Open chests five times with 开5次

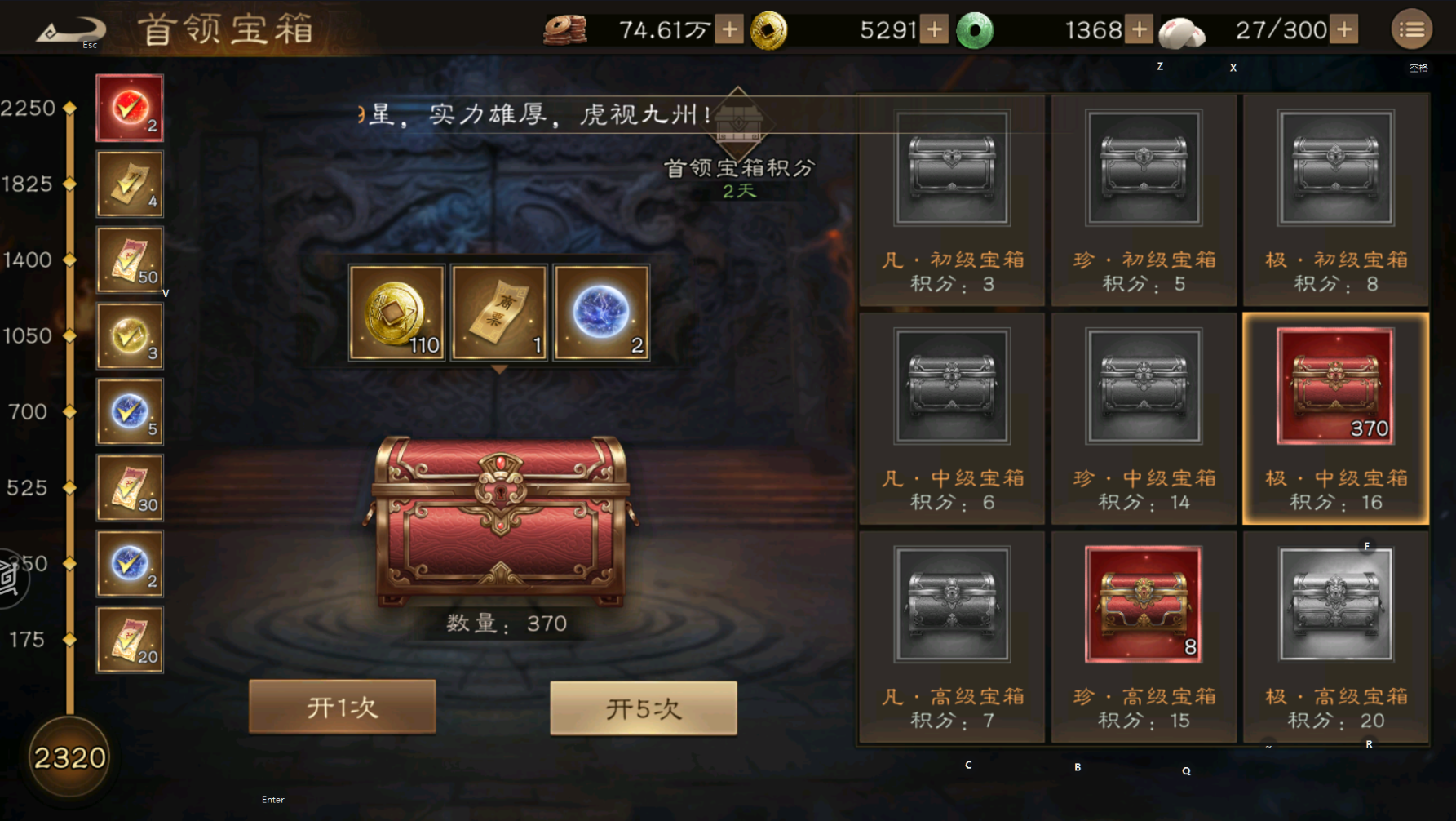click(x=642, y=707)
